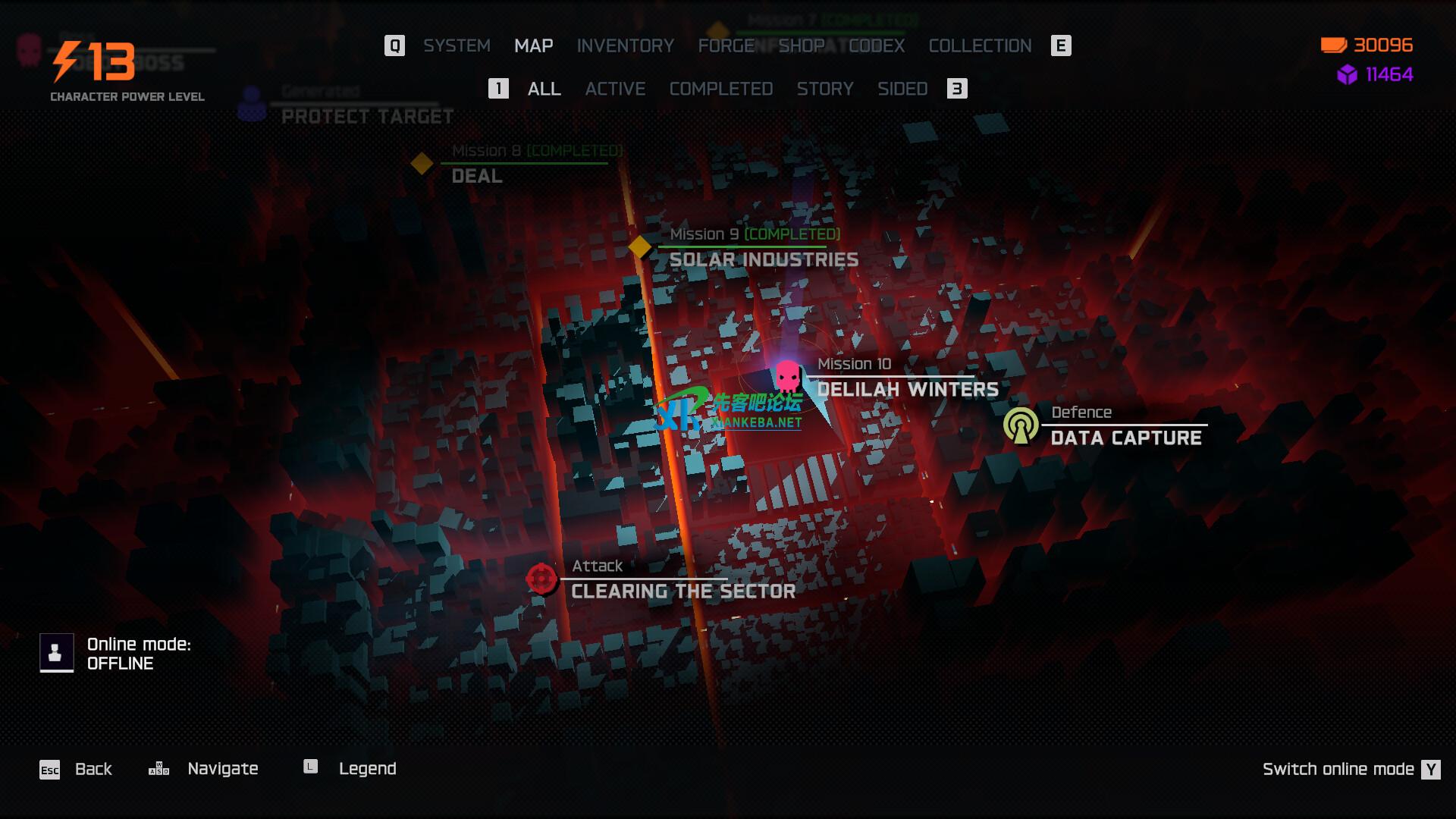The width and height of the screenshot is (1456, 819).
Task: Filter map by Active missions
Action: click(615, 89)
